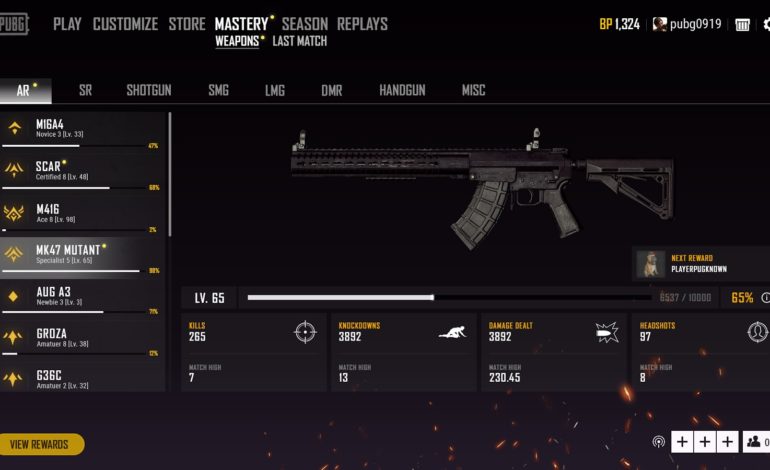Go to the Customize menu
Image resolution: width=770 pixels, height=470 pixels.
(x=125, y=24)
